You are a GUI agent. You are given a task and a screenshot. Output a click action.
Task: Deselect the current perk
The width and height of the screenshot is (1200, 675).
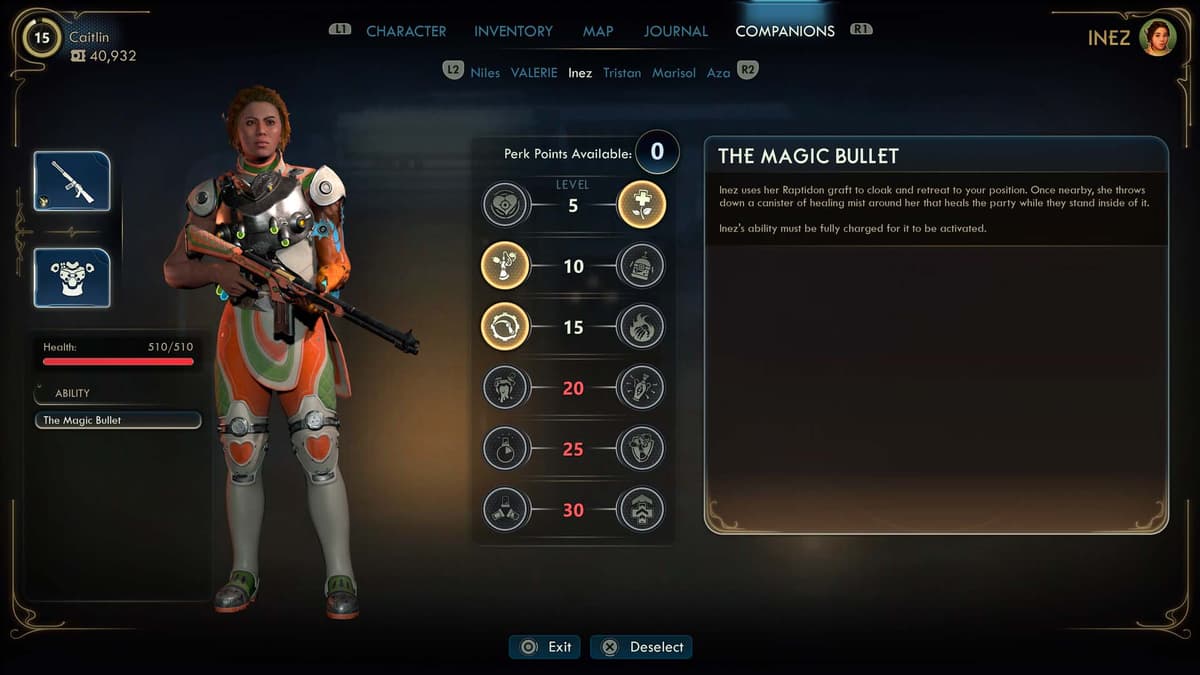[x=641, y=647]
